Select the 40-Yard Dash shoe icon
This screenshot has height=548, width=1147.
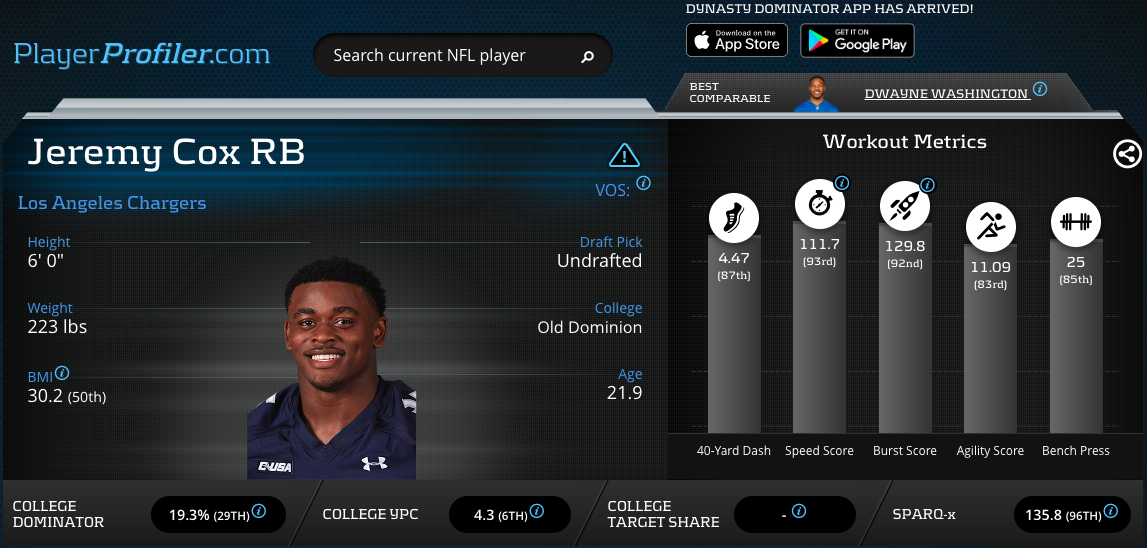[733, 215]
